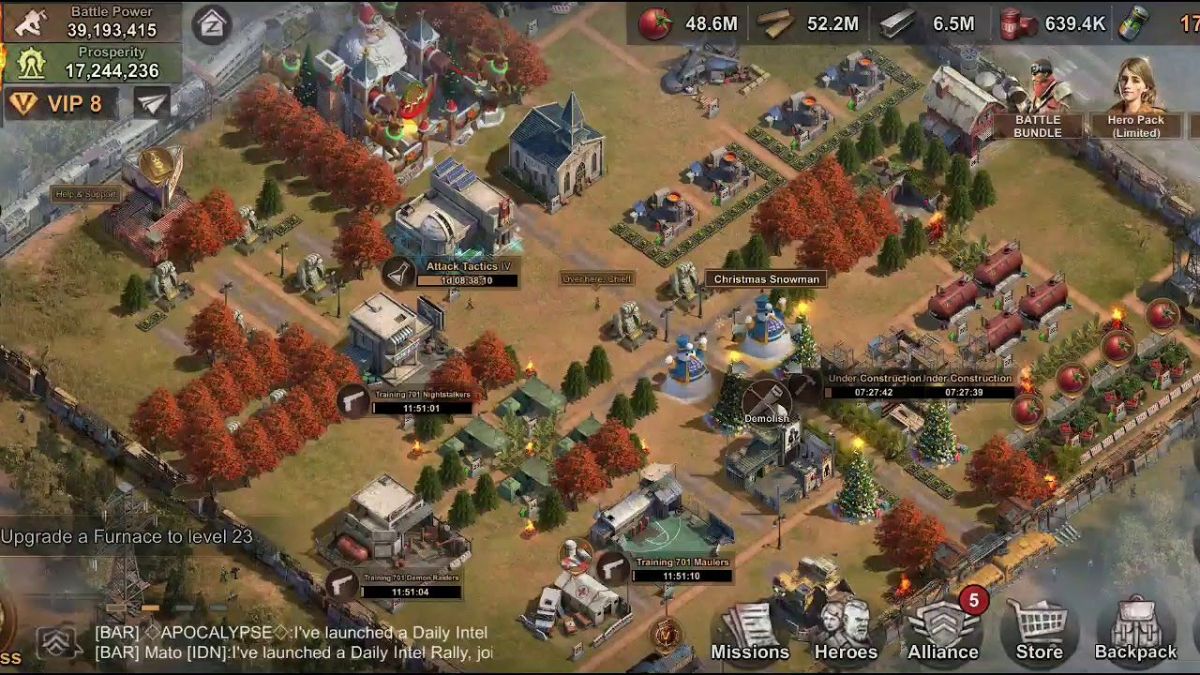Image resolution: width=1200 pixels, height=675 pixels.
Task: Open the Backpack inventory
Action: pos(1135,632)
